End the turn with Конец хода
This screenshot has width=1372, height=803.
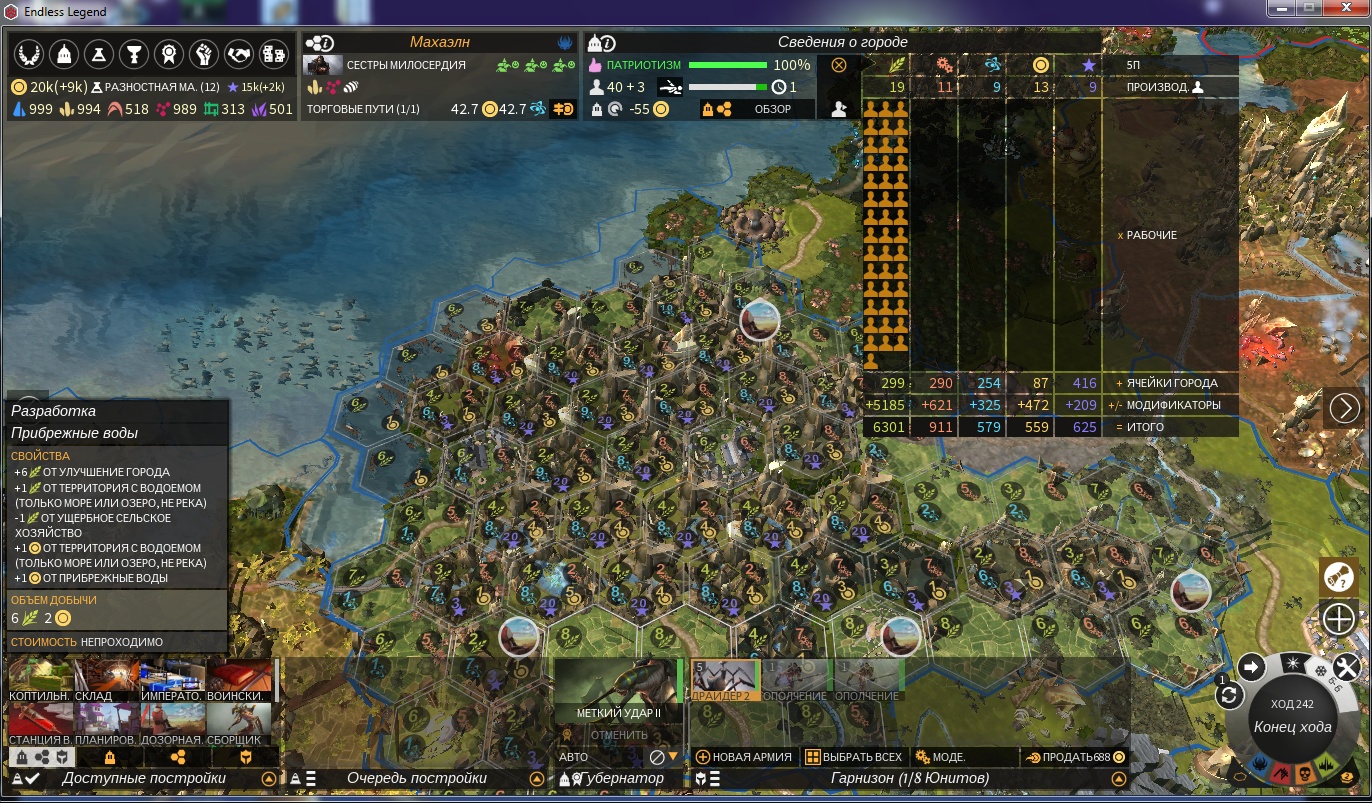tap(1292, 727)
